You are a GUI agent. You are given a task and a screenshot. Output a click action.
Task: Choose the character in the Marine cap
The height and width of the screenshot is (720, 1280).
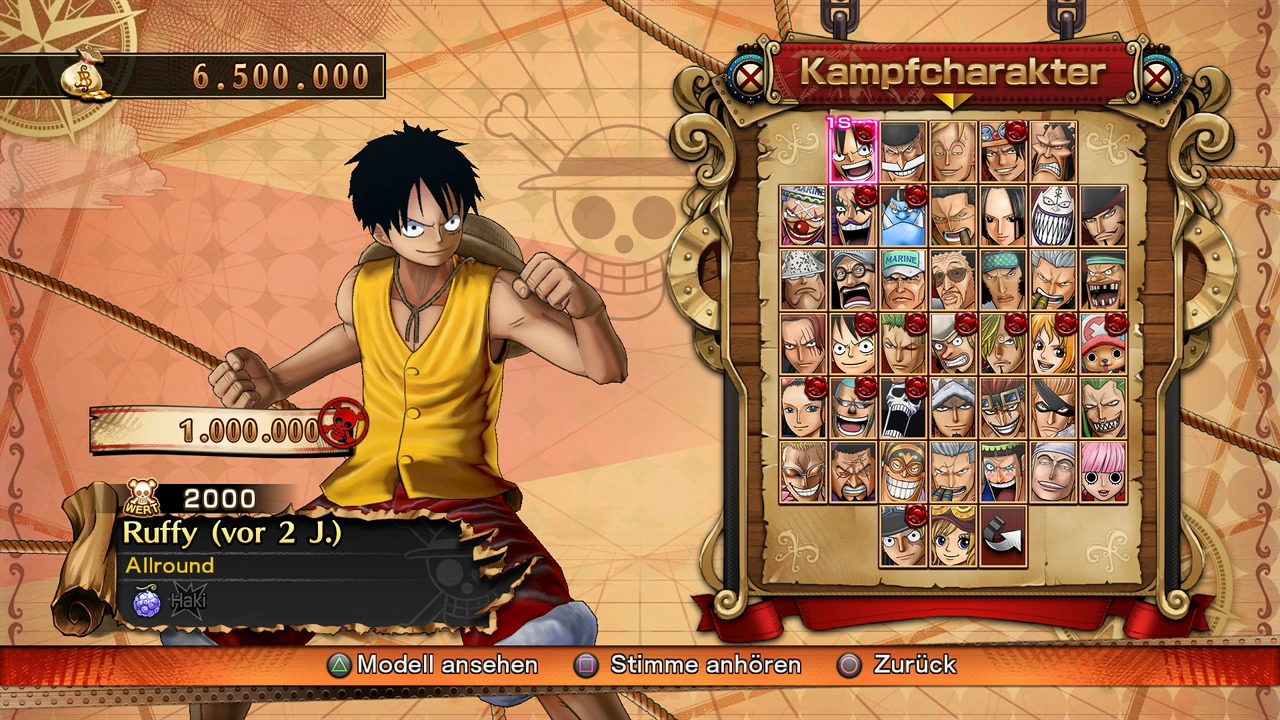(903, 280)
